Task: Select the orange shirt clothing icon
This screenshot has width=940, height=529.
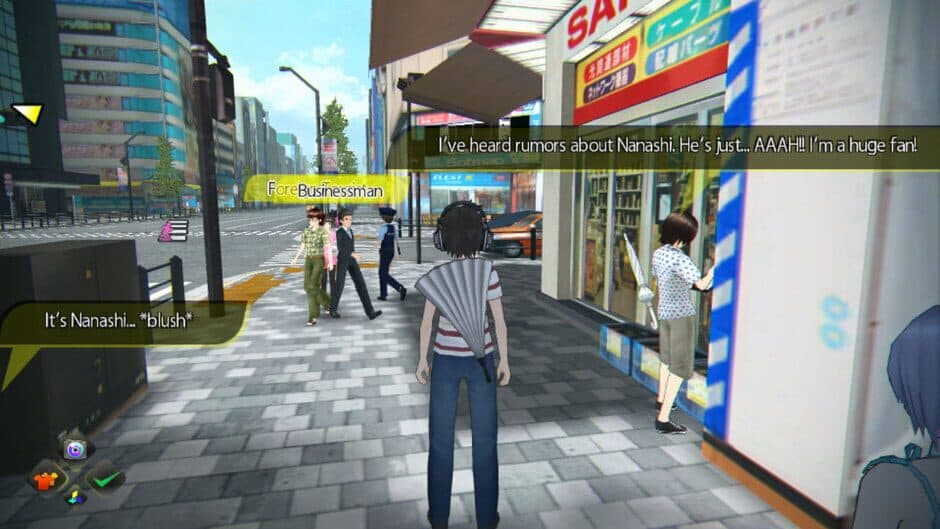Action: point(45,478)
